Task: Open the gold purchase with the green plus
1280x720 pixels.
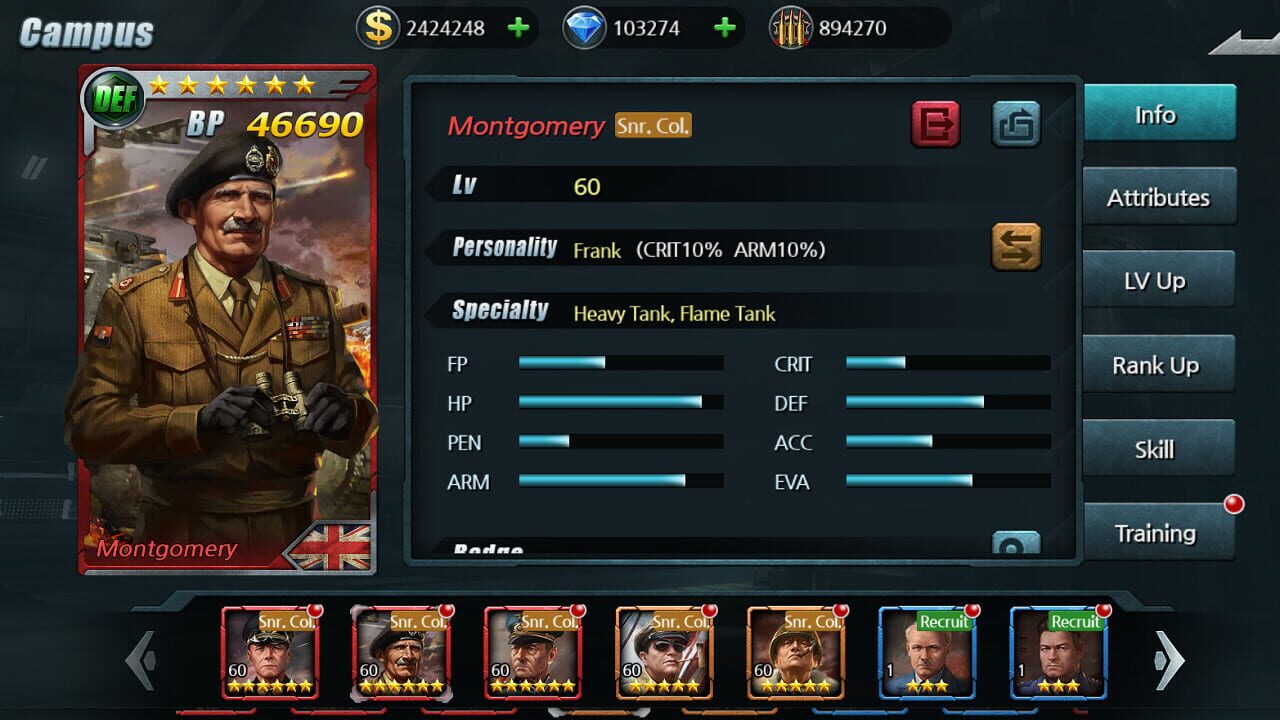Action: click(517, 27)
